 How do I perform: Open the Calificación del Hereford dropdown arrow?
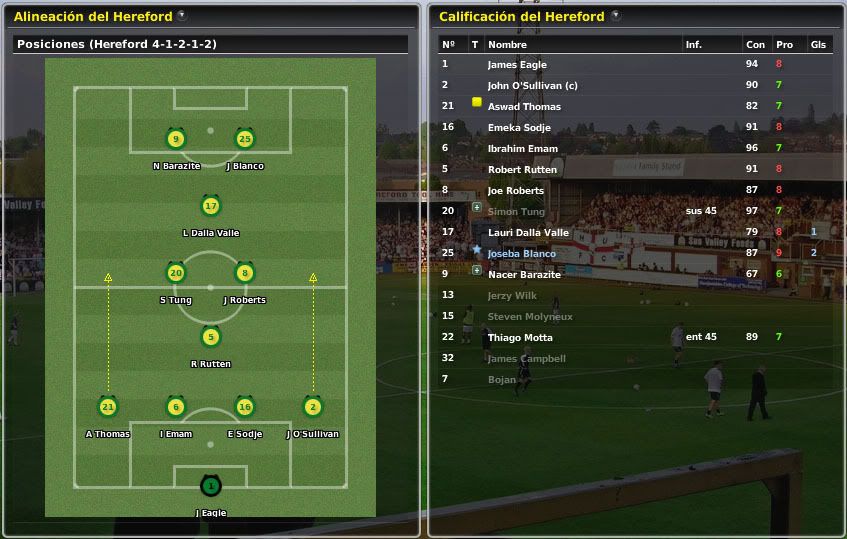tap(615, 16)
